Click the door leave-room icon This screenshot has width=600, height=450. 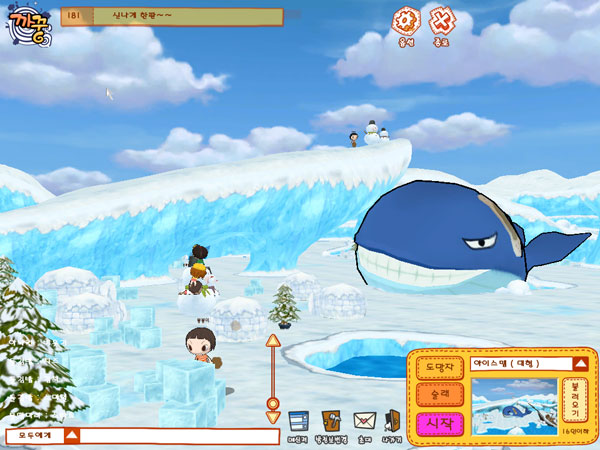[393, 420]
